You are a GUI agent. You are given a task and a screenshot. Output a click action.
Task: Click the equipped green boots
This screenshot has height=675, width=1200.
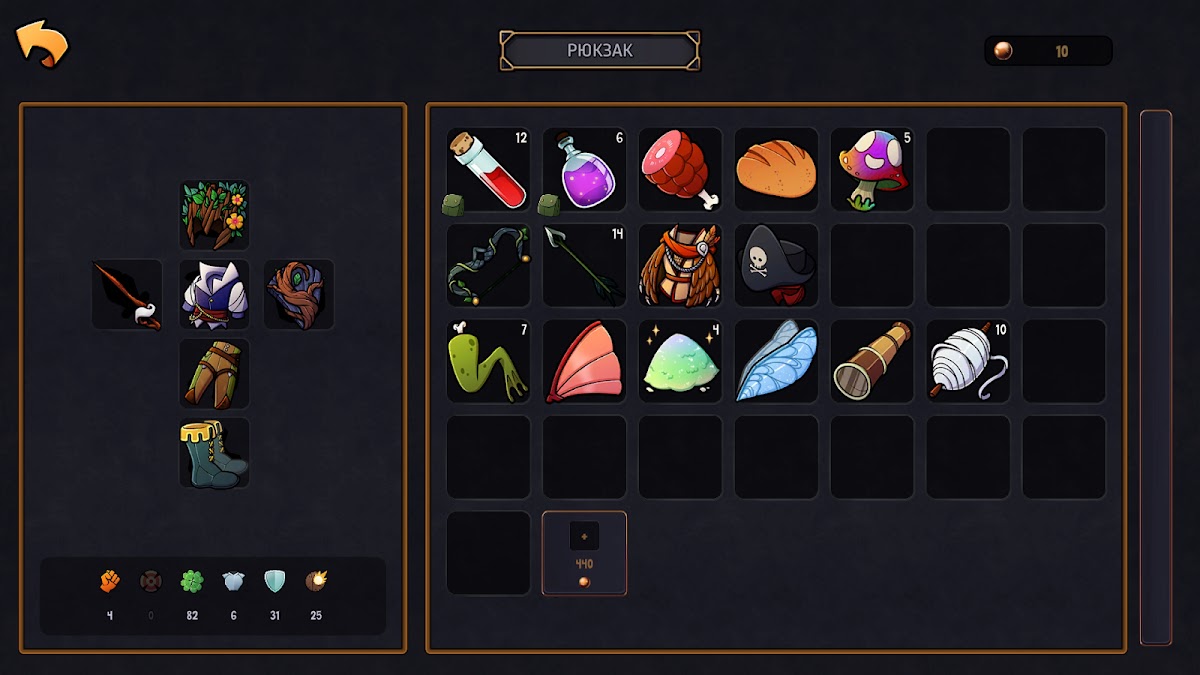pyautogui.click(x=214, y=453)
